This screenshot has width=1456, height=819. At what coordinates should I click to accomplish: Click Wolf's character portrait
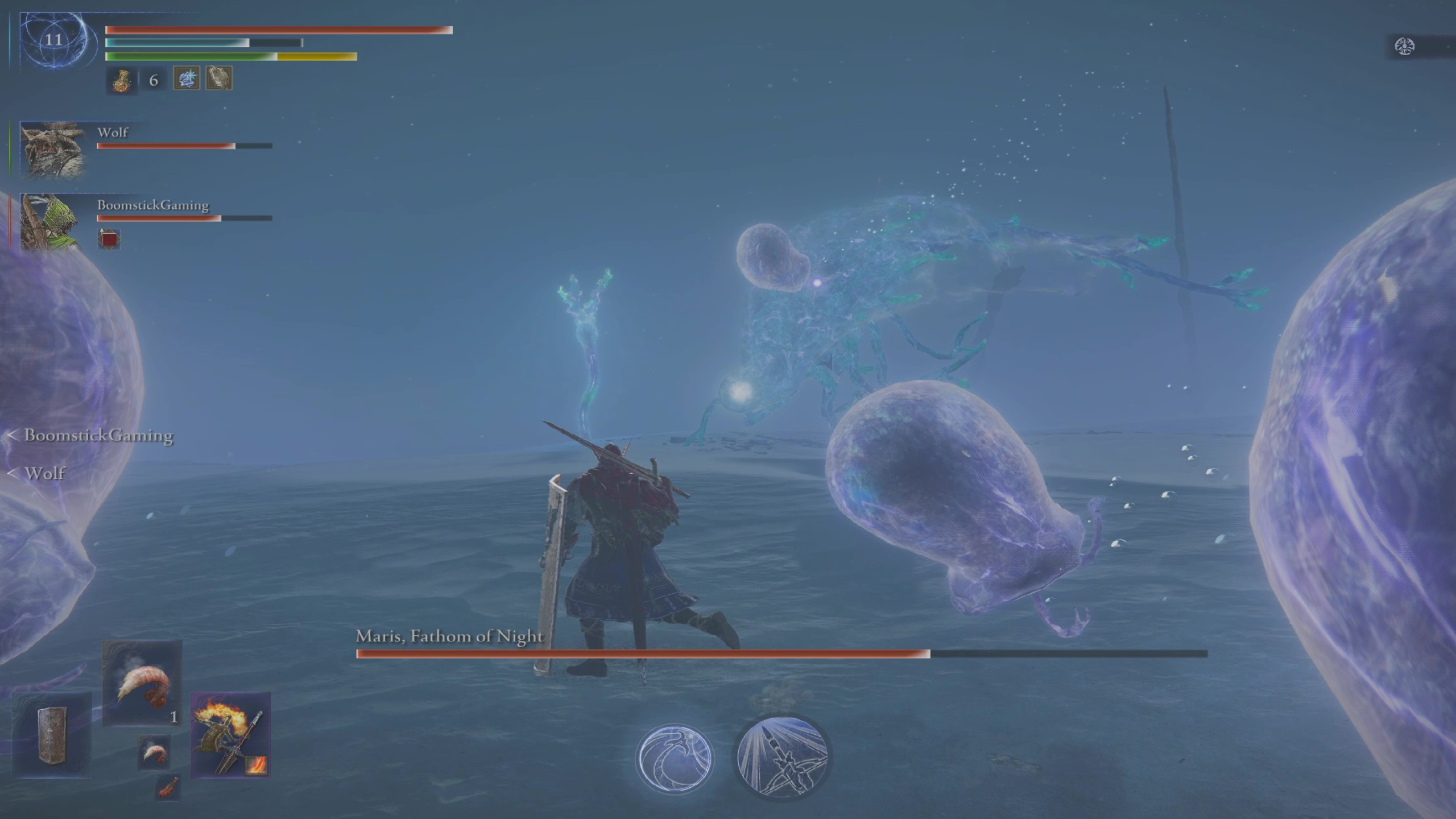(x=52, y=151)
